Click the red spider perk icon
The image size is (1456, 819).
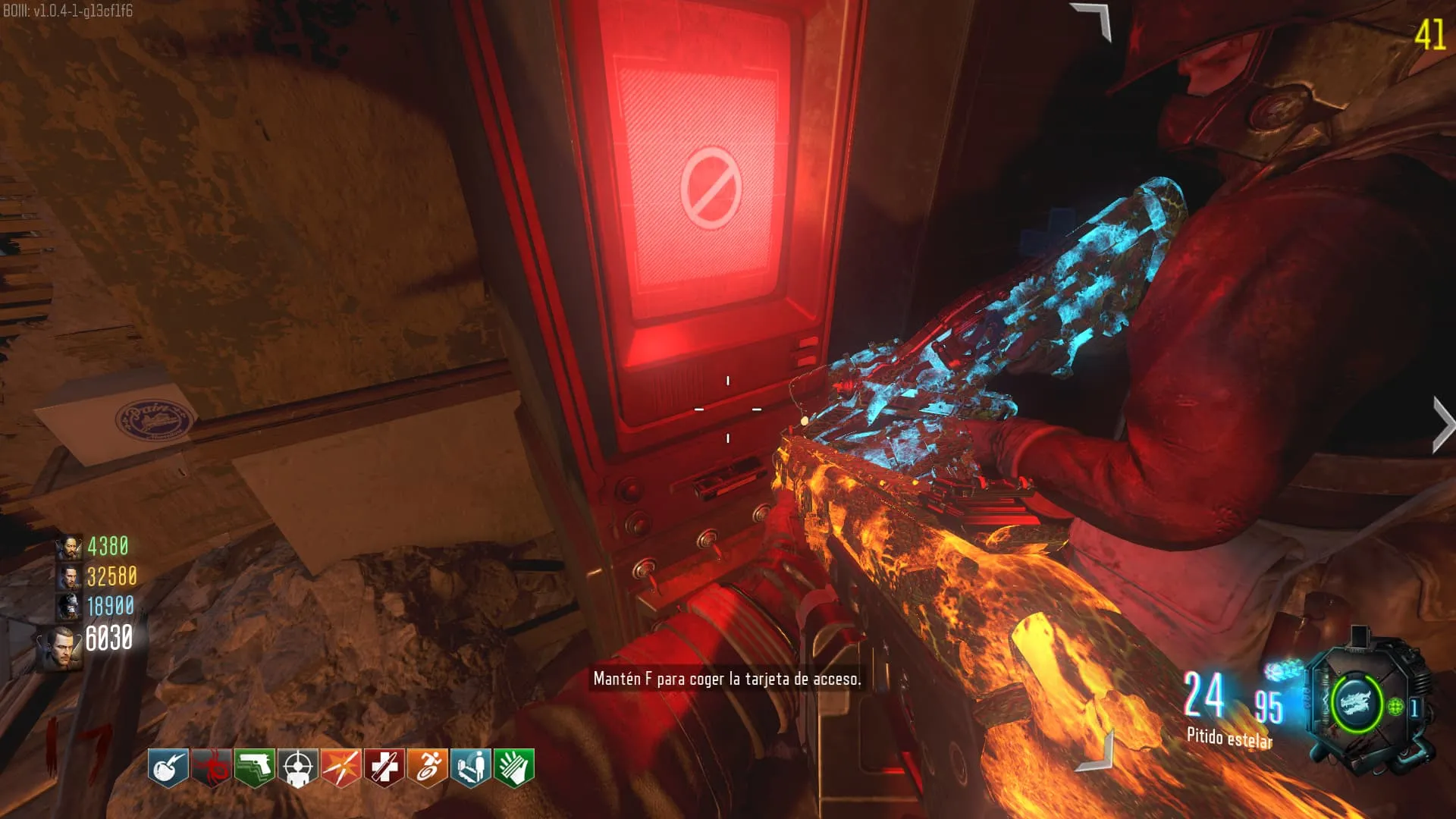(211, 767)
